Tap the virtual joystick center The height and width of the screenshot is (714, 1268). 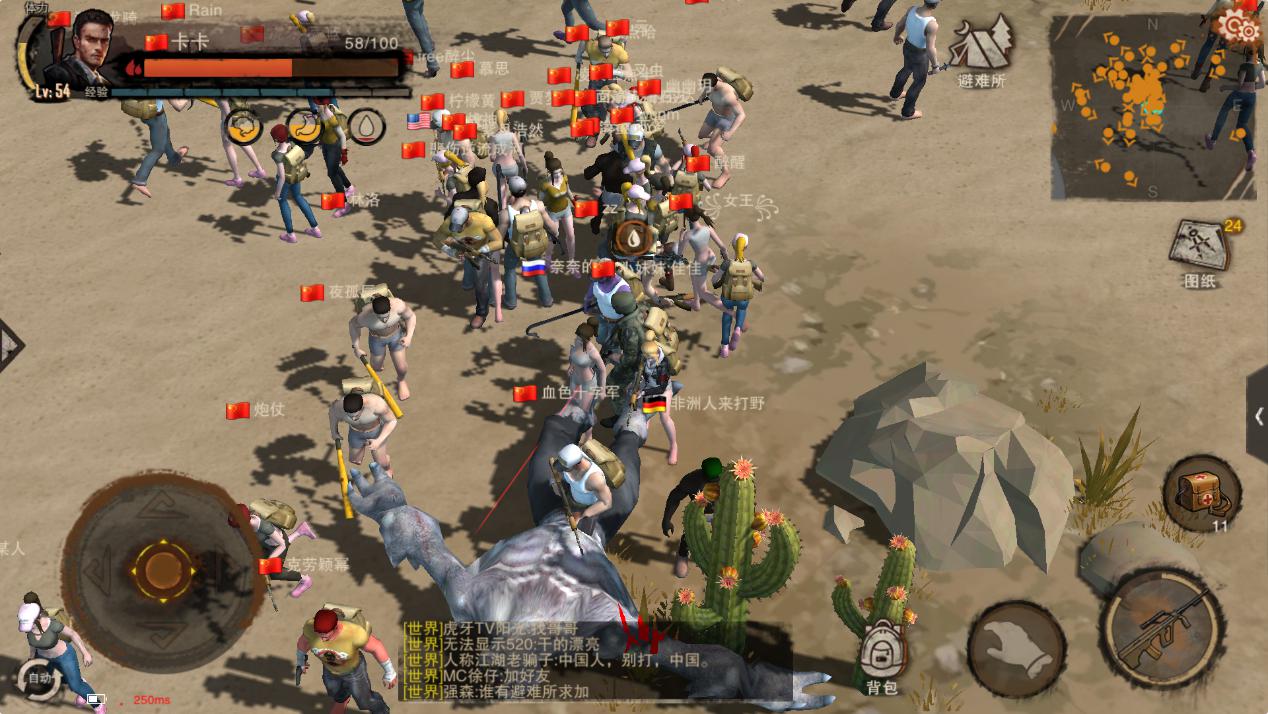[x=160, y=570]
